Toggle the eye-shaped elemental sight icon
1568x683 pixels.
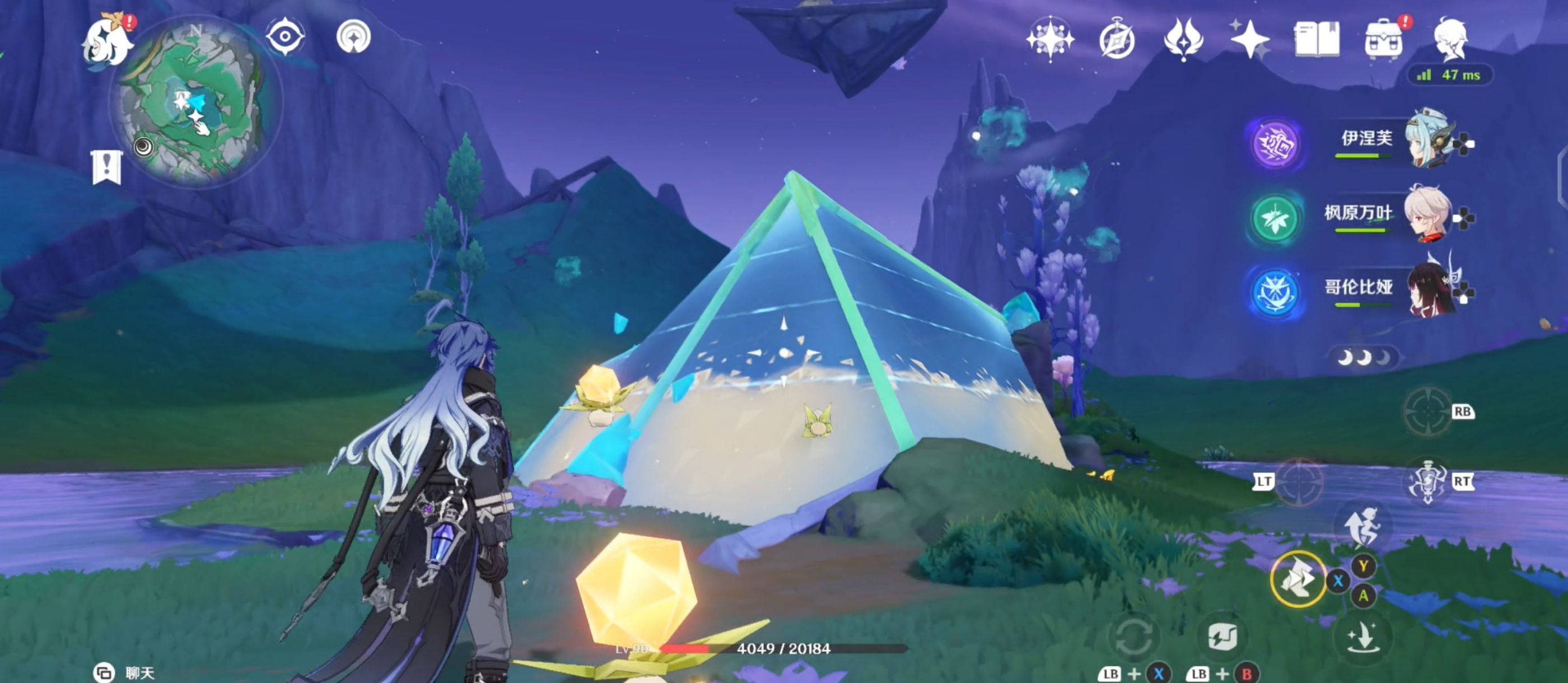[x=285, y=36]
